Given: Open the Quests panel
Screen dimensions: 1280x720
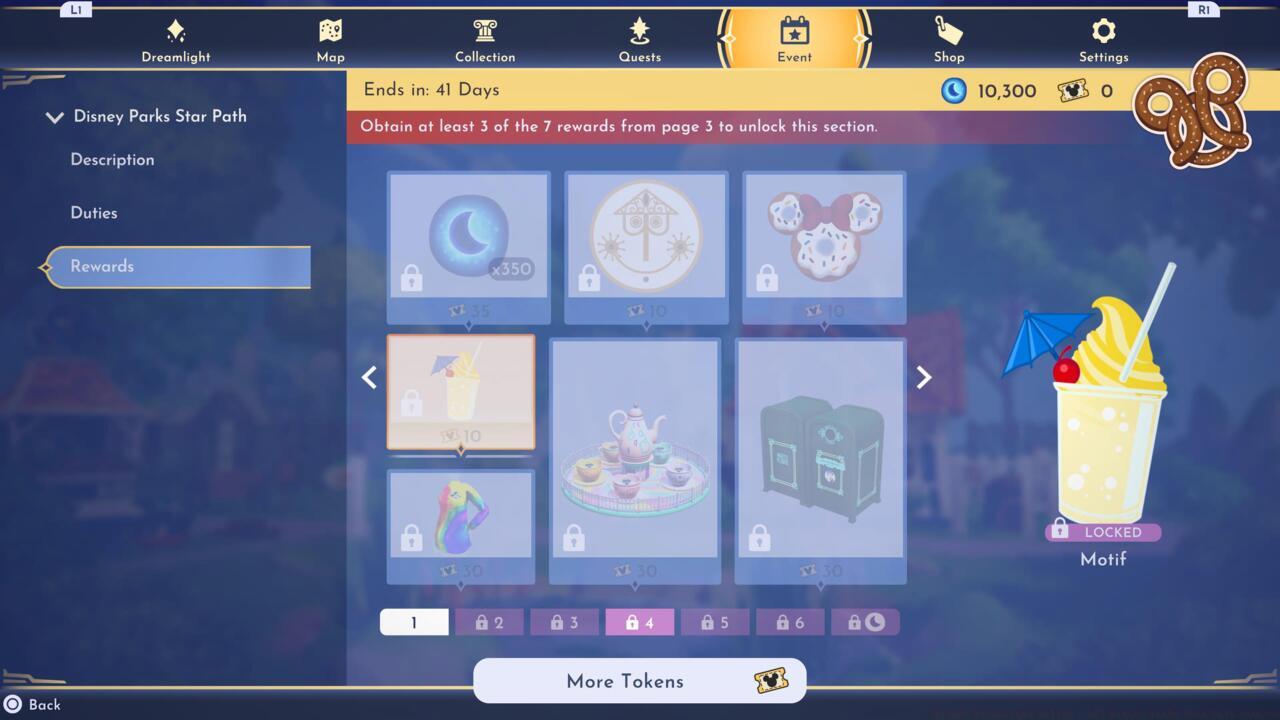Looking at the screenshot, I should pos(640,38).
